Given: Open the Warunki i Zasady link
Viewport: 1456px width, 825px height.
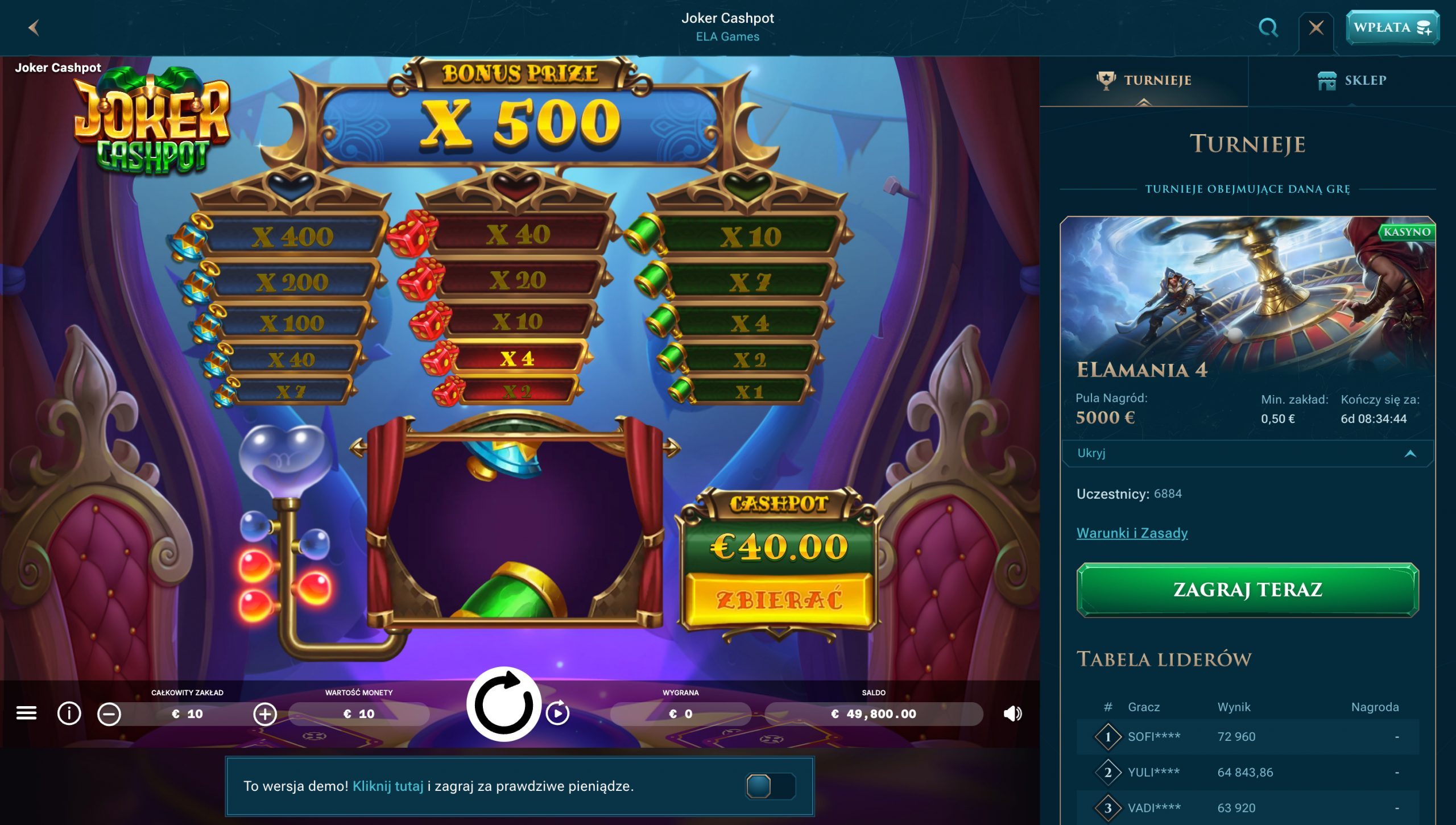Looking at the screenshot, I should click(x=1132, y=533).
